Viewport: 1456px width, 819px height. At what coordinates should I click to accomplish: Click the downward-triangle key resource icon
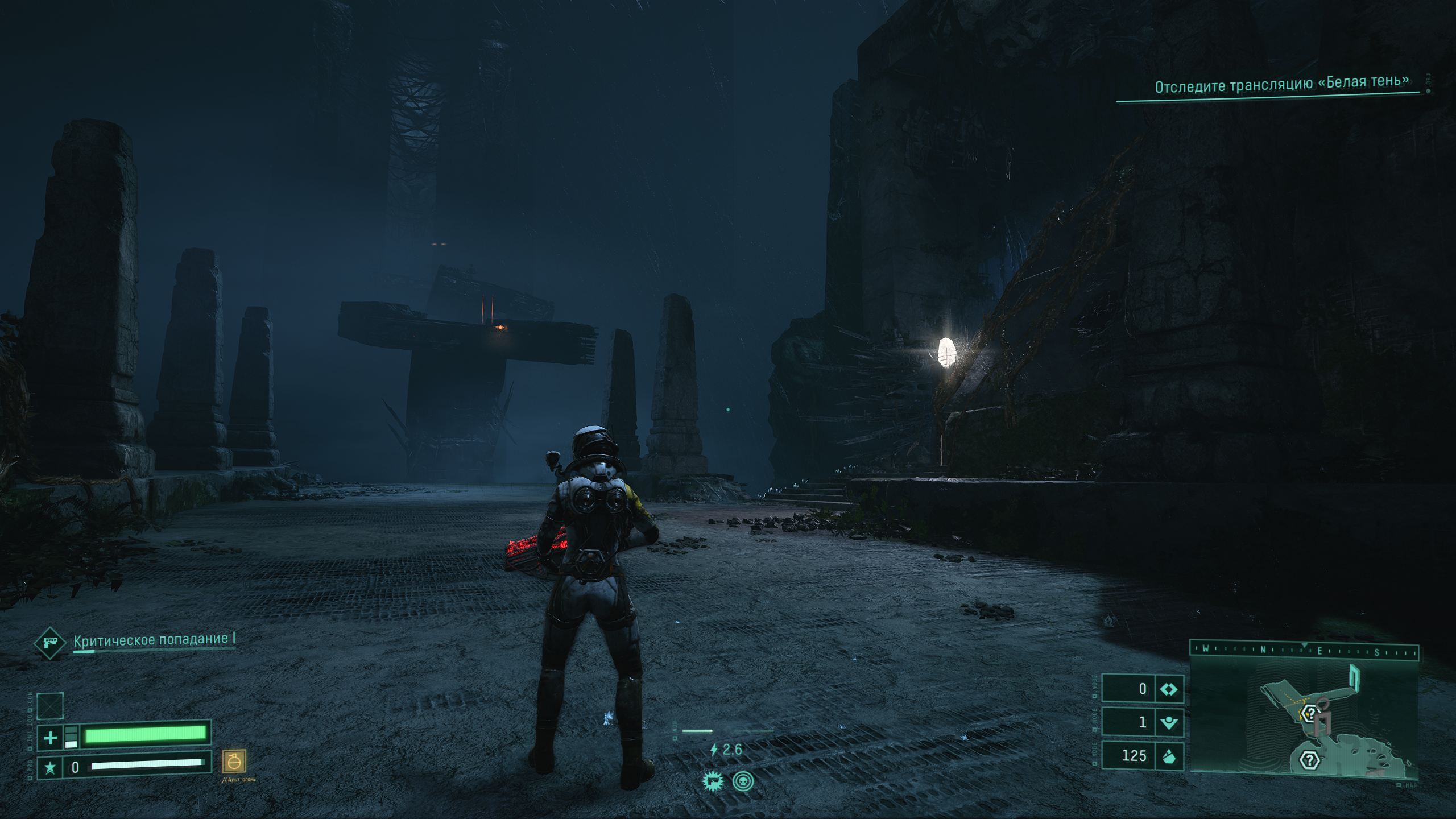click(x=1168, y=723)
